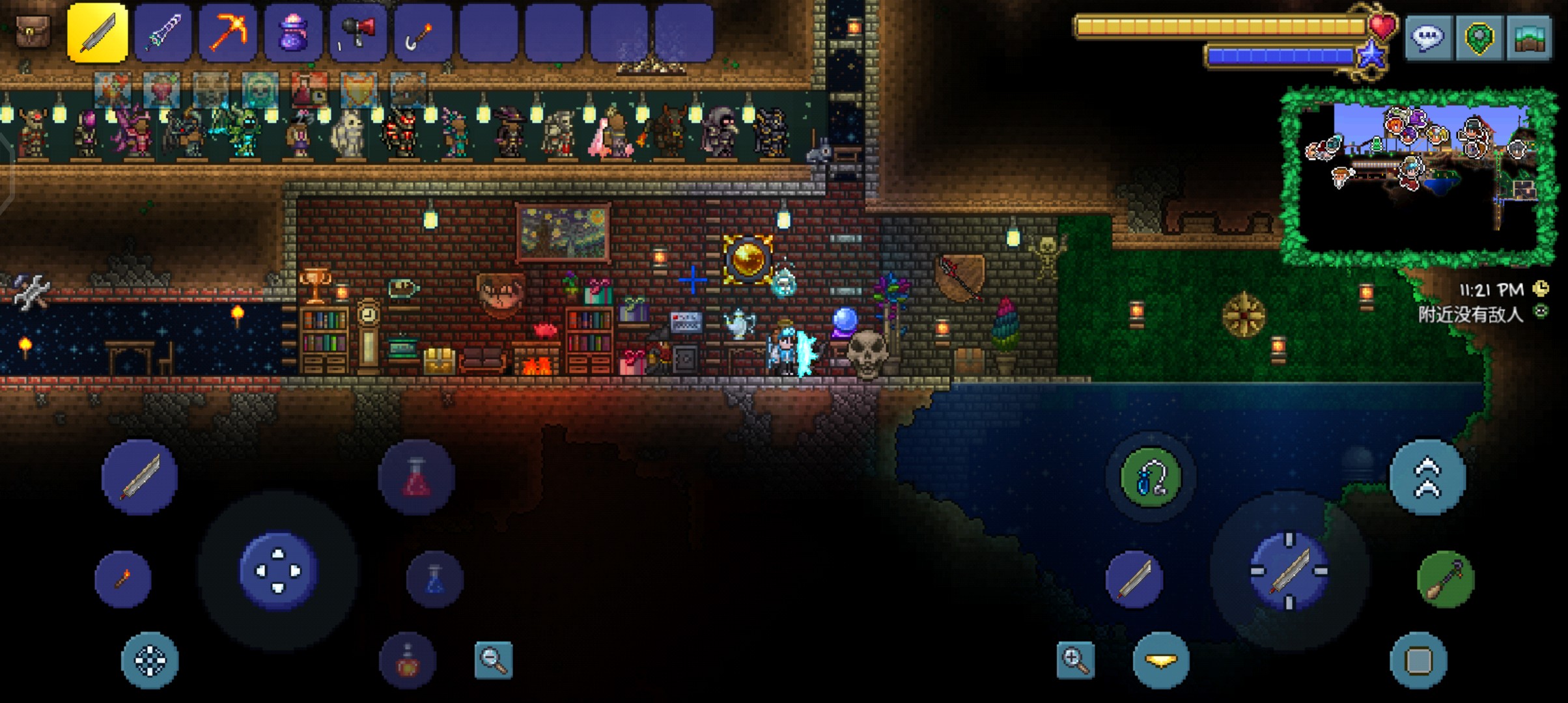Image resolution: width=1568 pixels, height=703 pixels.
Task: Tap the zoom-out magnifying glass
Action: [x=494, y=660]
